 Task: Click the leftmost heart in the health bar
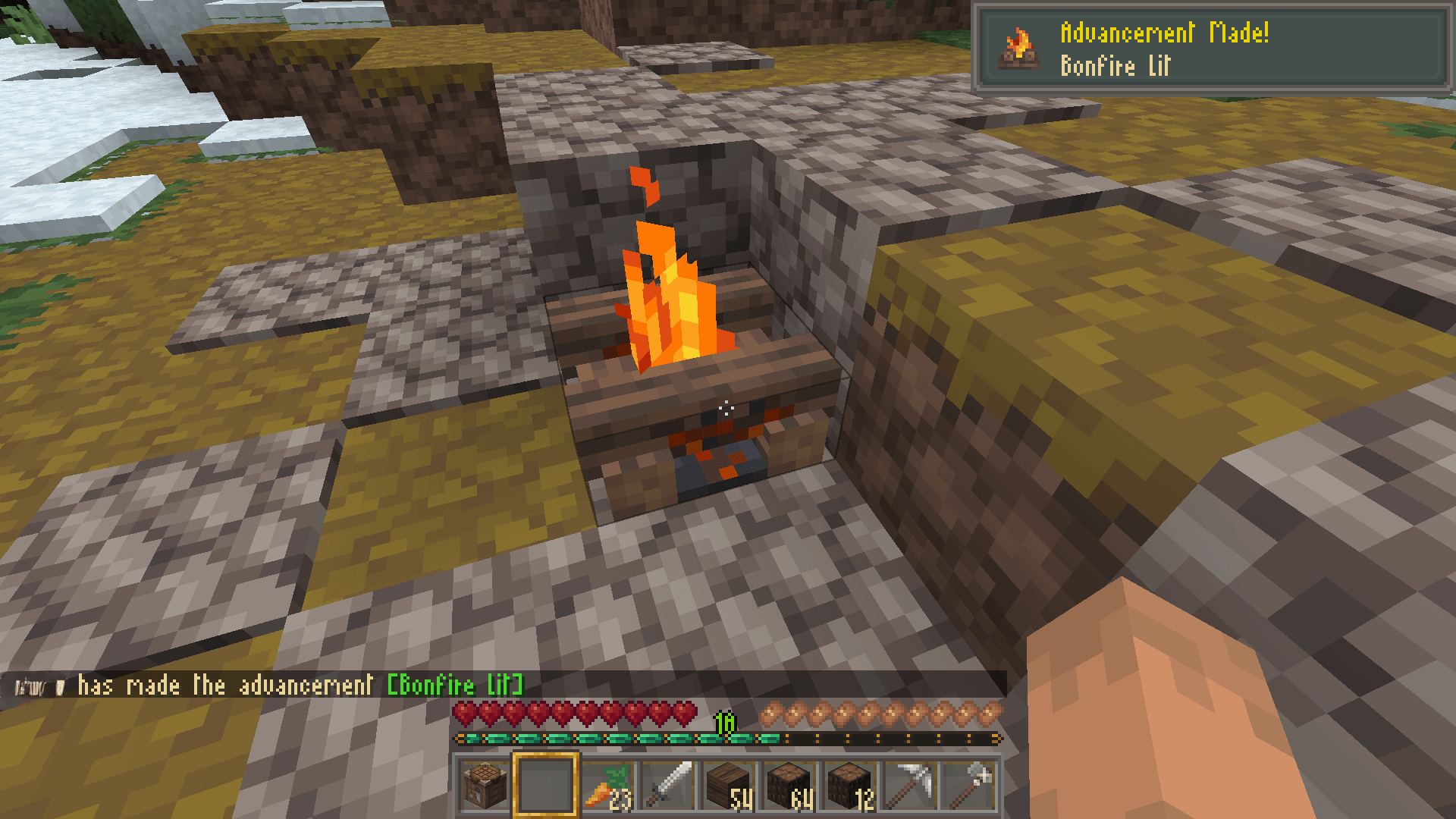[463, 714]
